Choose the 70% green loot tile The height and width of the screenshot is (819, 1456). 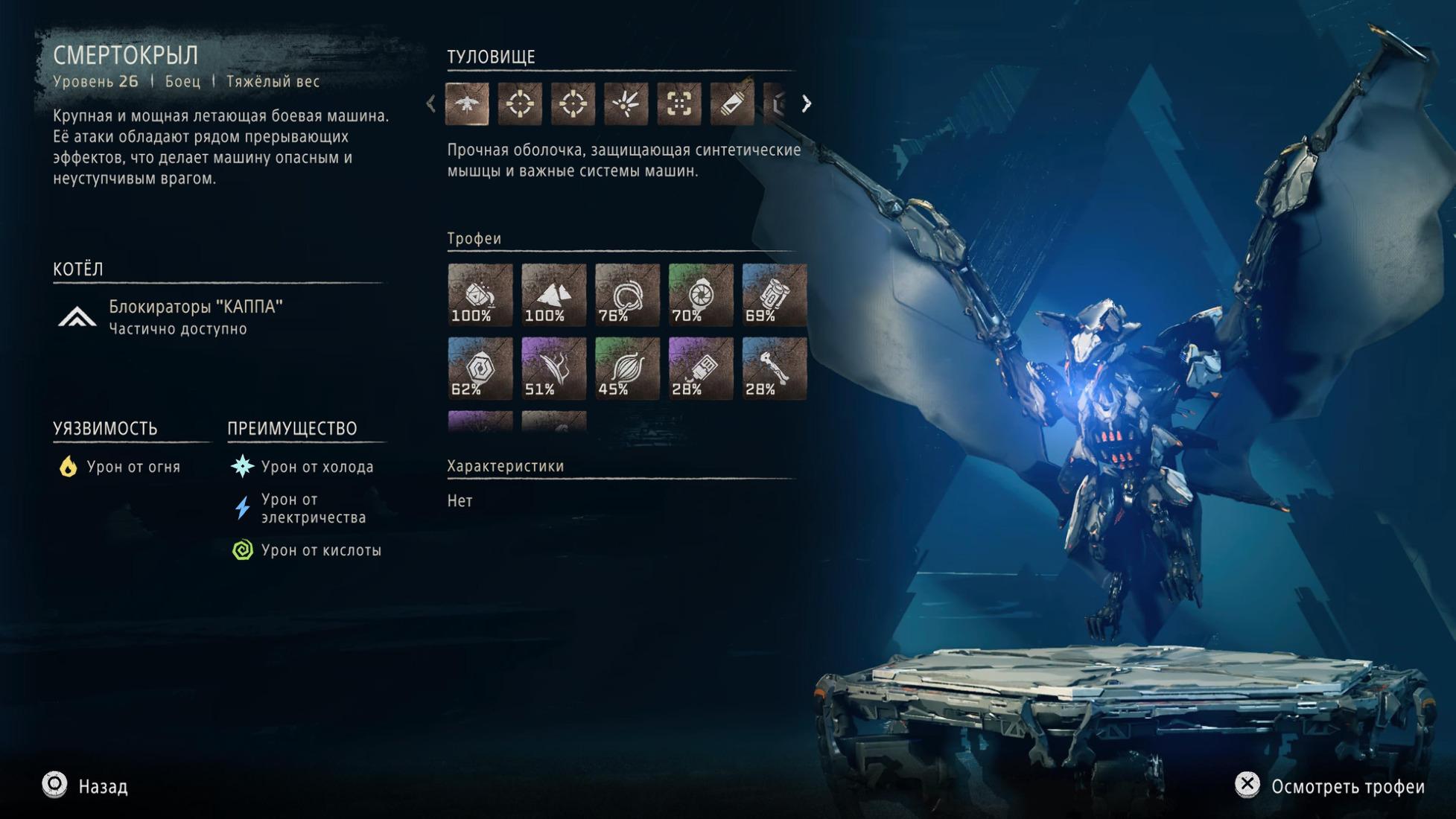(x=701, y=295)
